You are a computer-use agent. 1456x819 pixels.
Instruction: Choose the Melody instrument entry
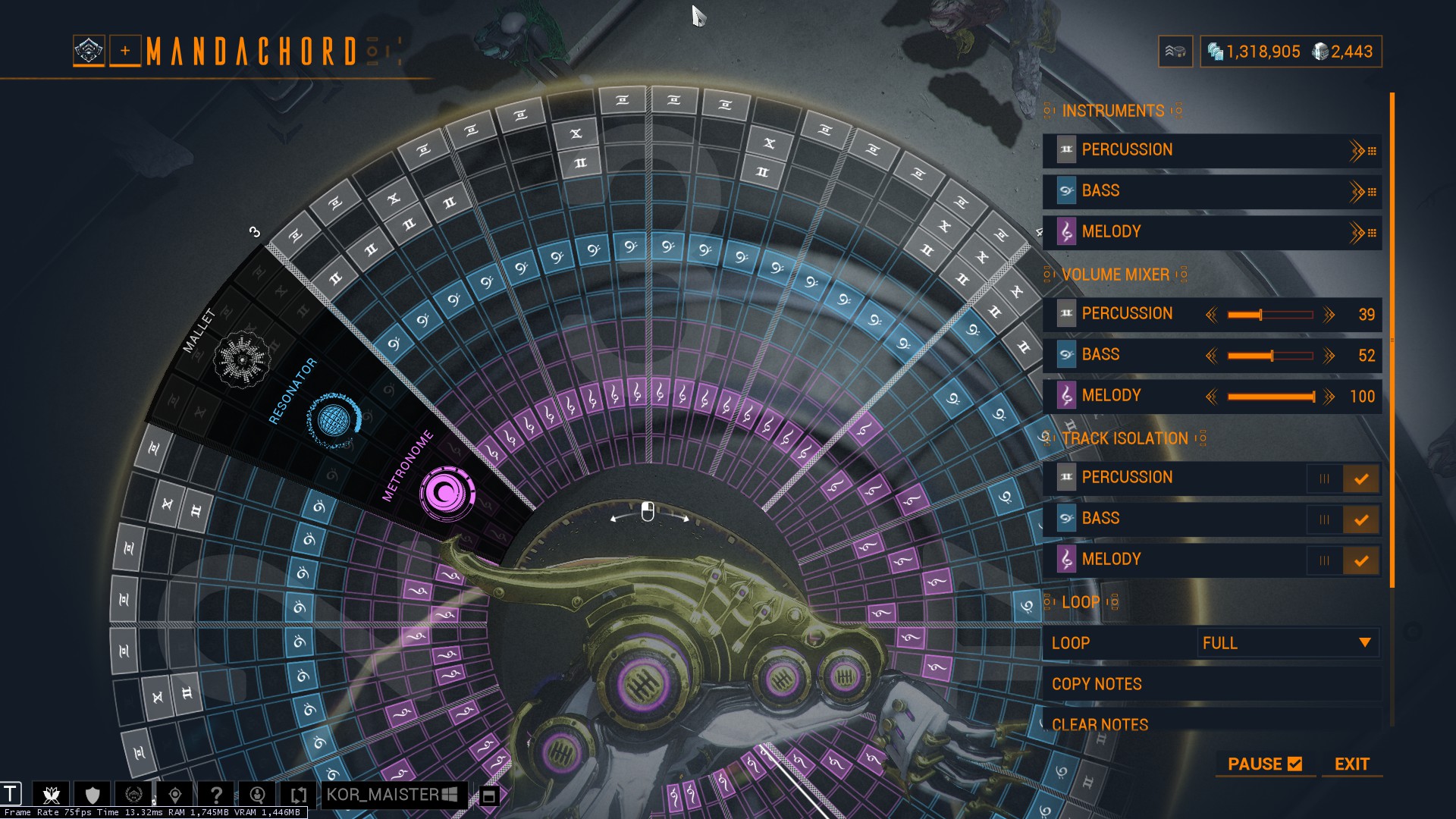point(1198,232)
